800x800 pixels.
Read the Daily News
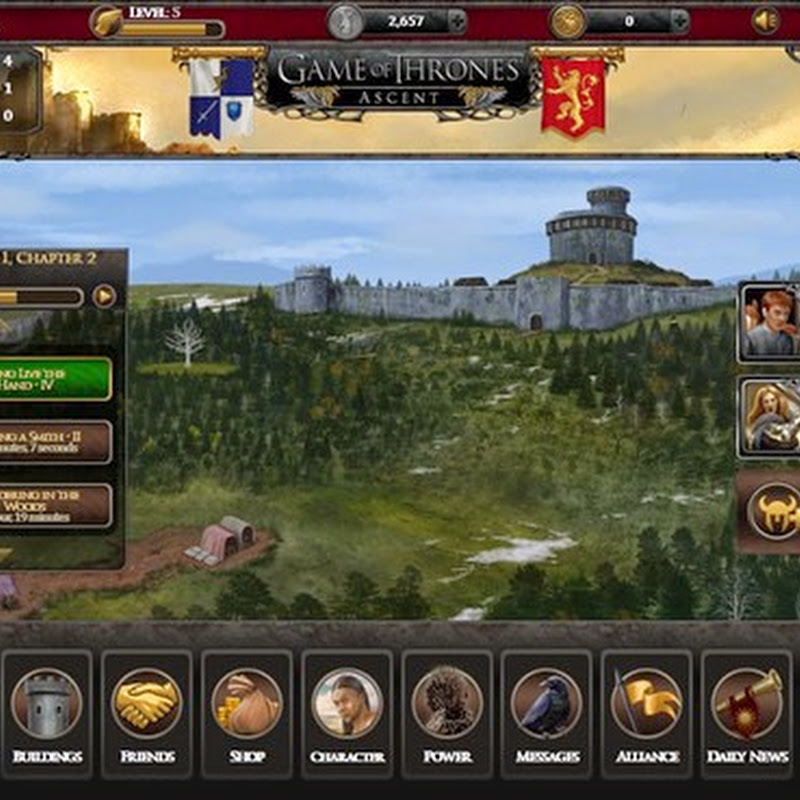pyautogui.click(x=747, y=712)
